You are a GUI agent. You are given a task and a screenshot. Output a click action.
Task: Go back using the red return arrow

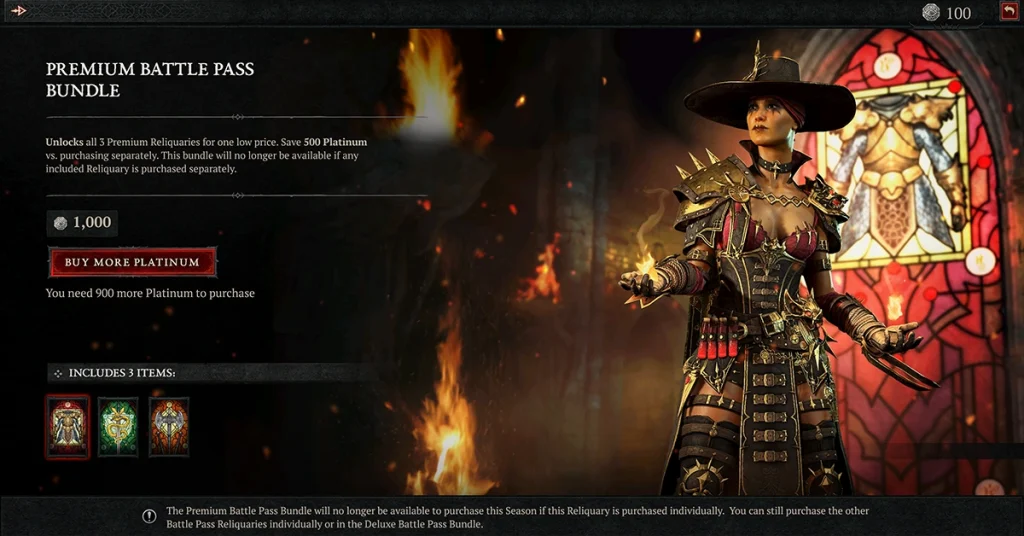click(1007, 12)
